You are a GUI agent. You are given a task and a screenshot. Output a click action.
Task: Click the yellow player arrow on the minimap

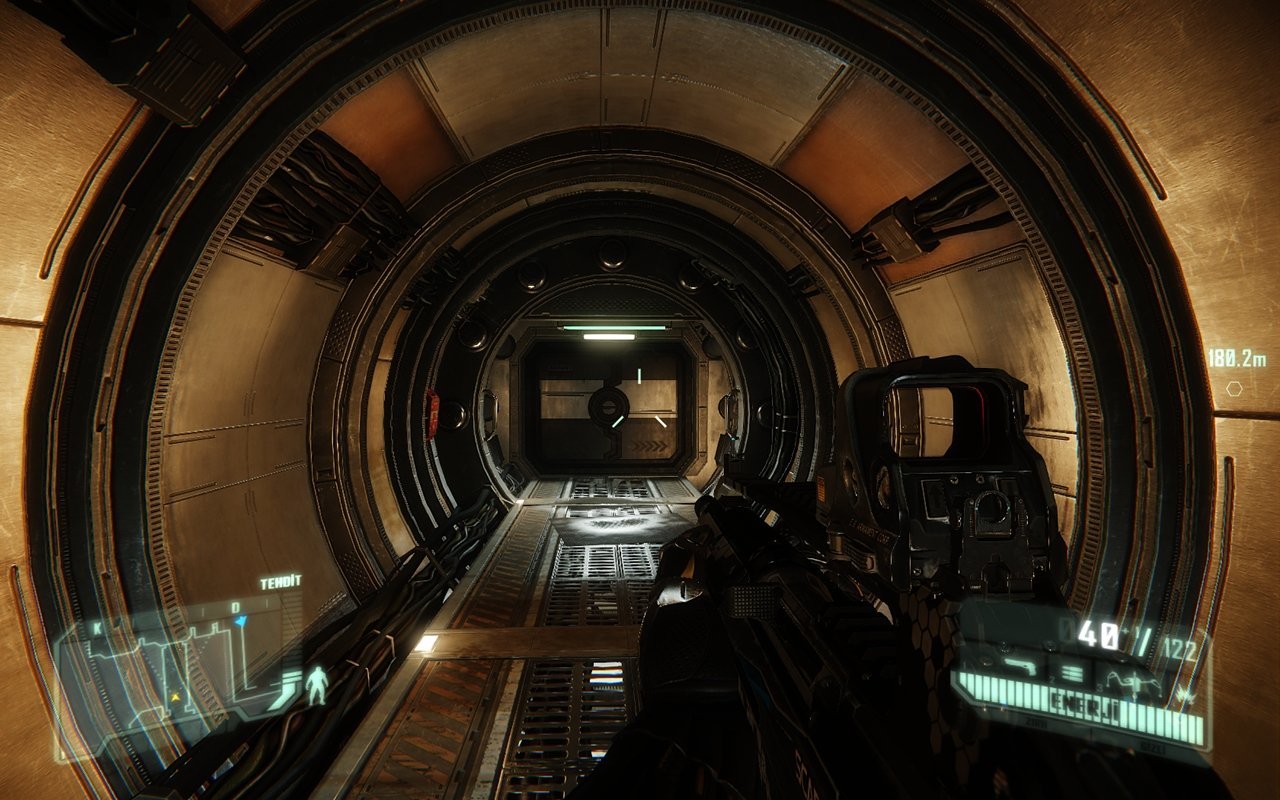176,695
